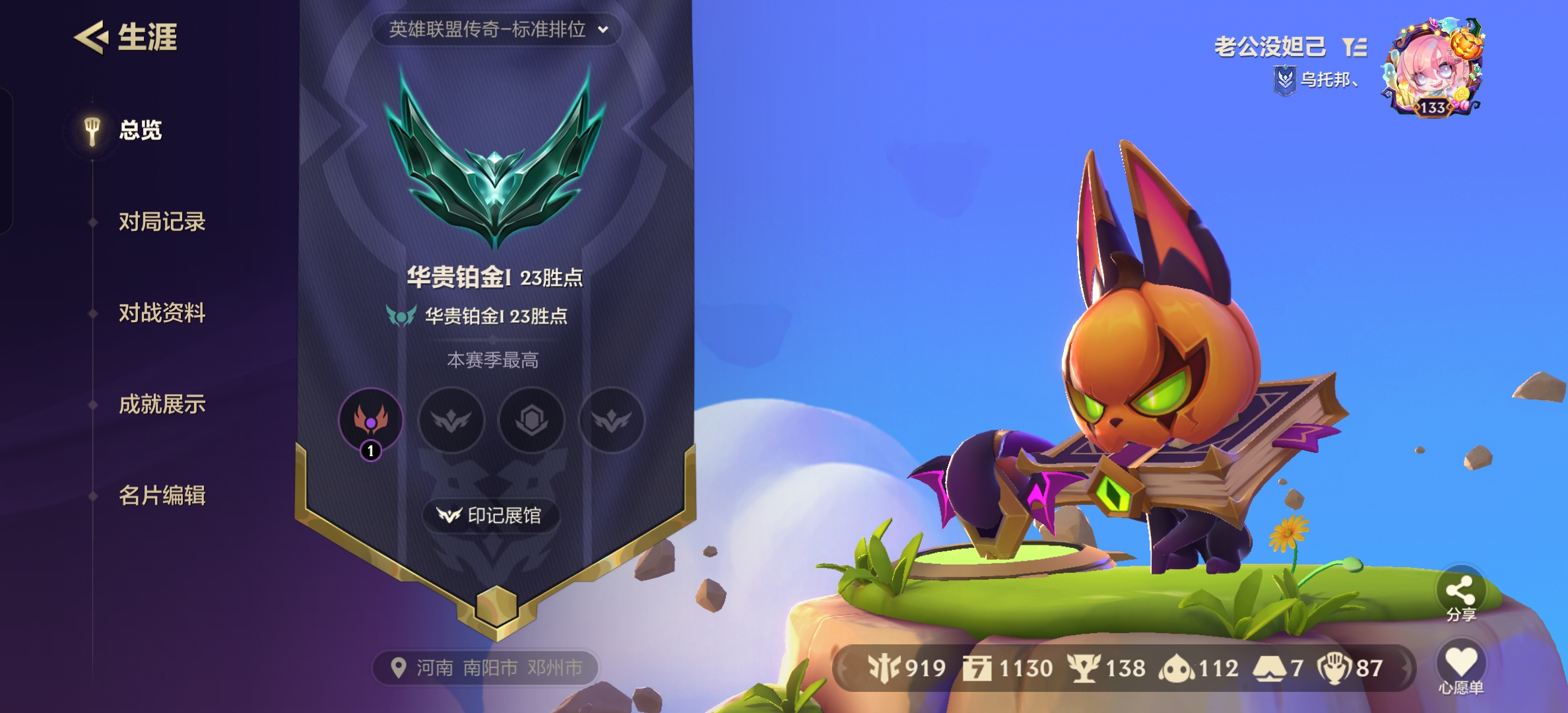The image size is (1568, 713).
Task: Open the 总览 overview icon in sidebar
Action: tap(92, 129)
